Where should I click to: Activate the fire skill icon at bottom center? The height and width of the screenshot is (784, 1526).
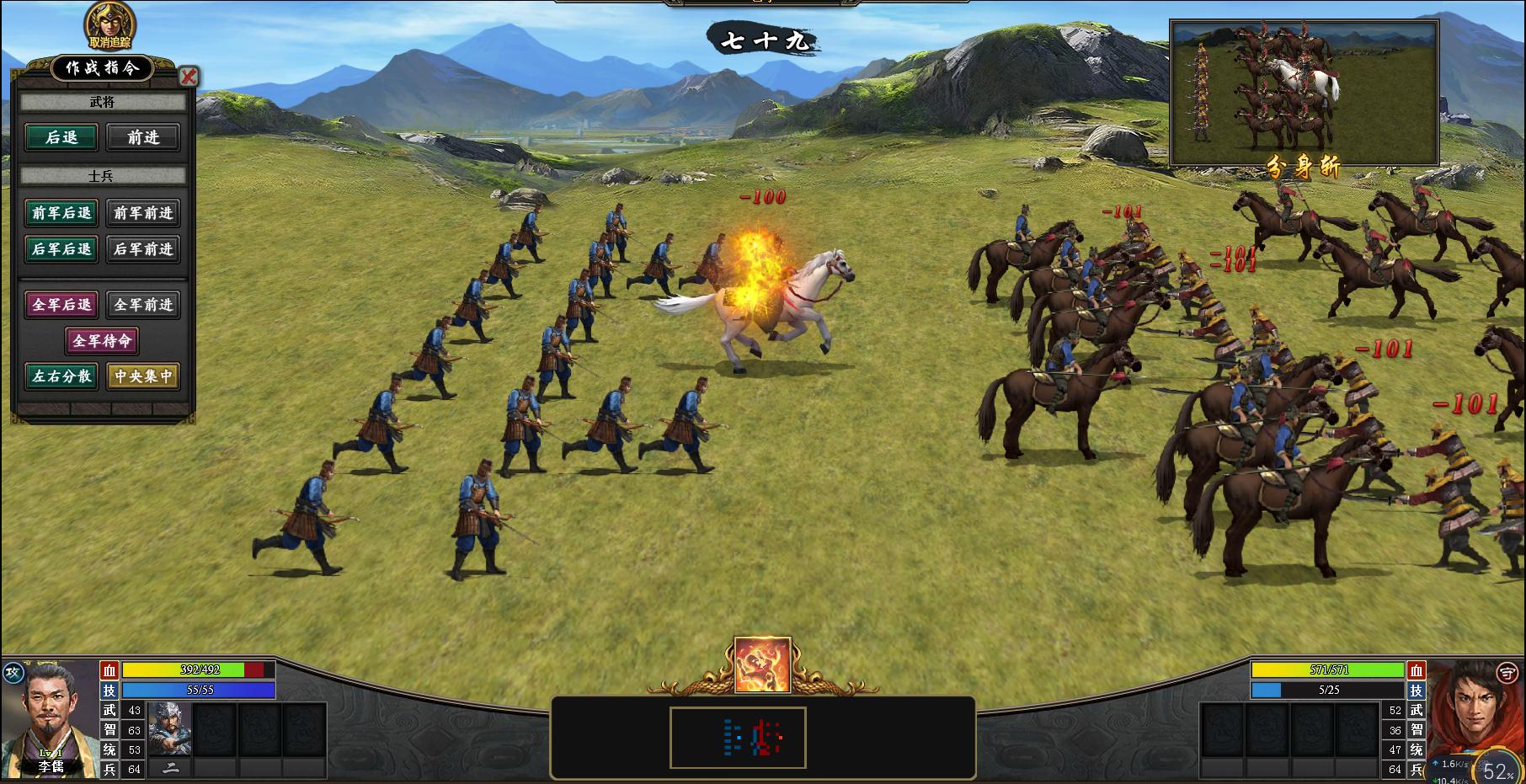762,665
